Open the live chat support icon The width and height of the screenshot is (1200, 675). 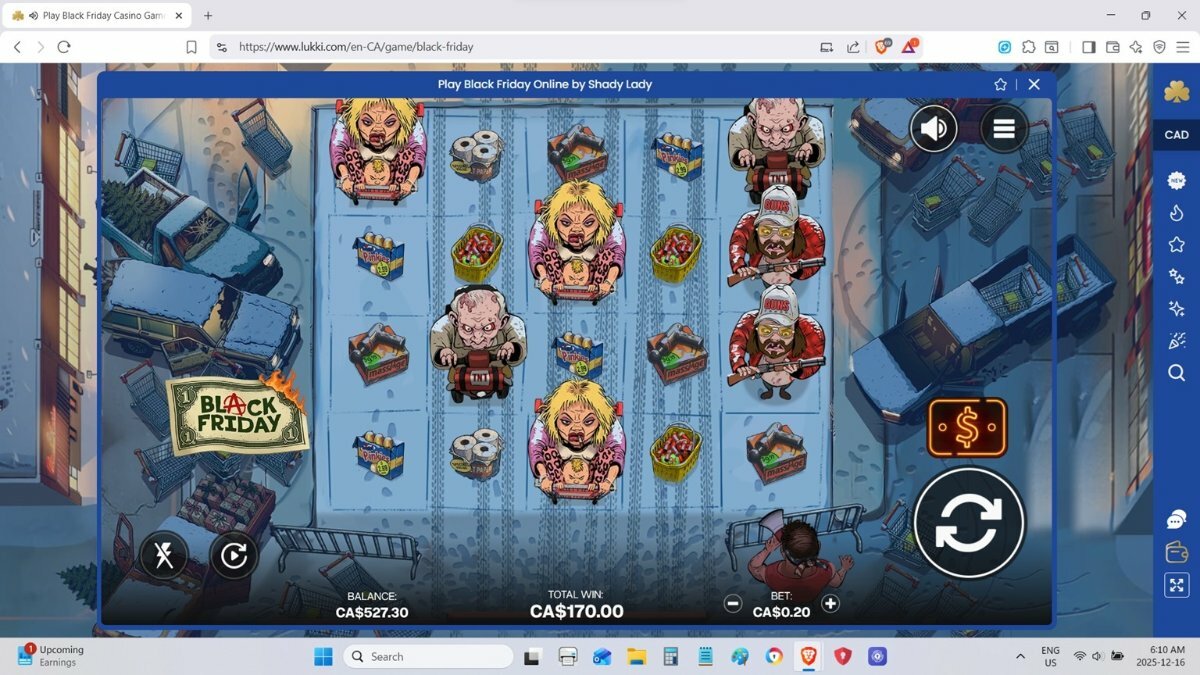pos(1176,520)
